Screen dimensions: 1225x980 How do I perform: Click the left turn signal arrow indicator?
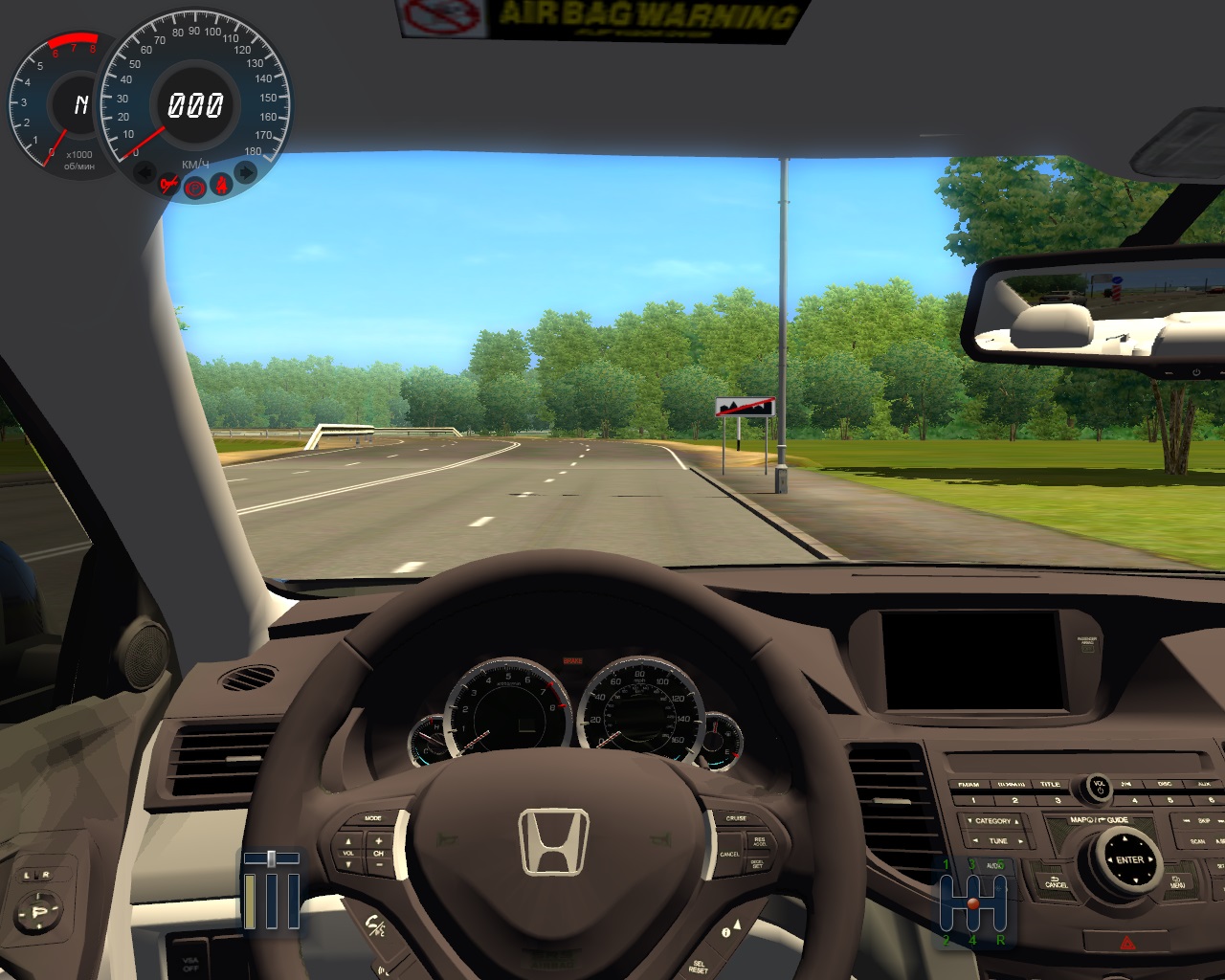click(x=145, y=173)
